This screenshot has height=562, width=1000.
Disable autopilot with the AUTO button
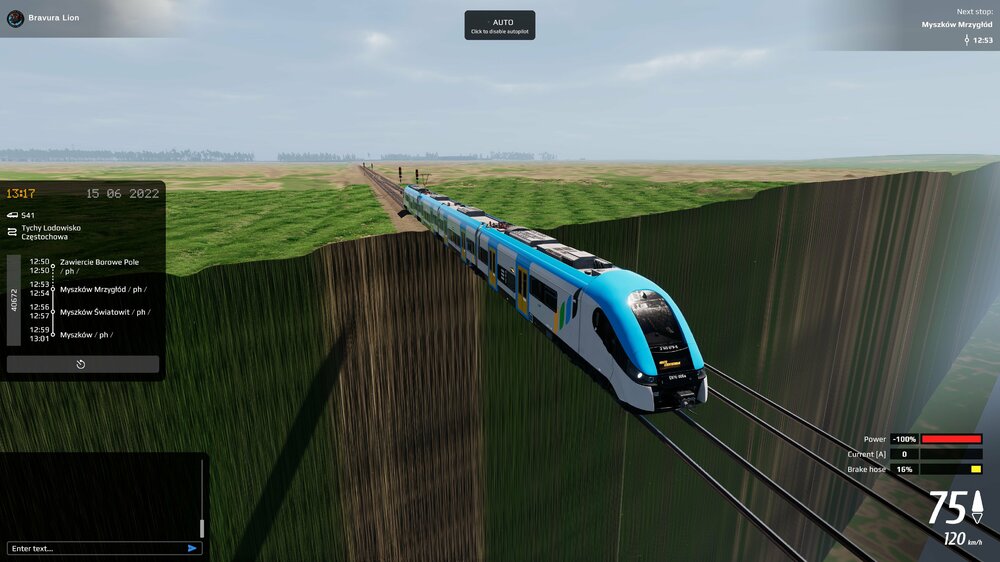499,25
